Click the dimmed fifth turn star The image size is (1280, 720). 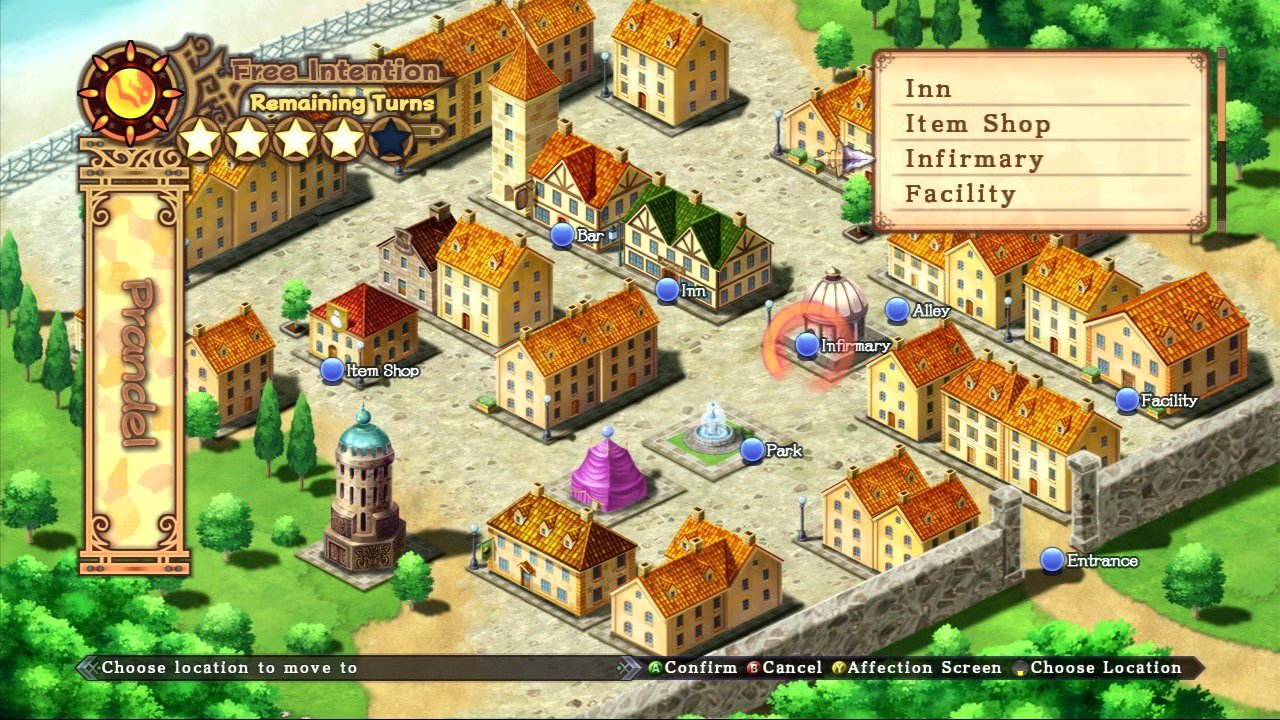click(x=389, y=139)
